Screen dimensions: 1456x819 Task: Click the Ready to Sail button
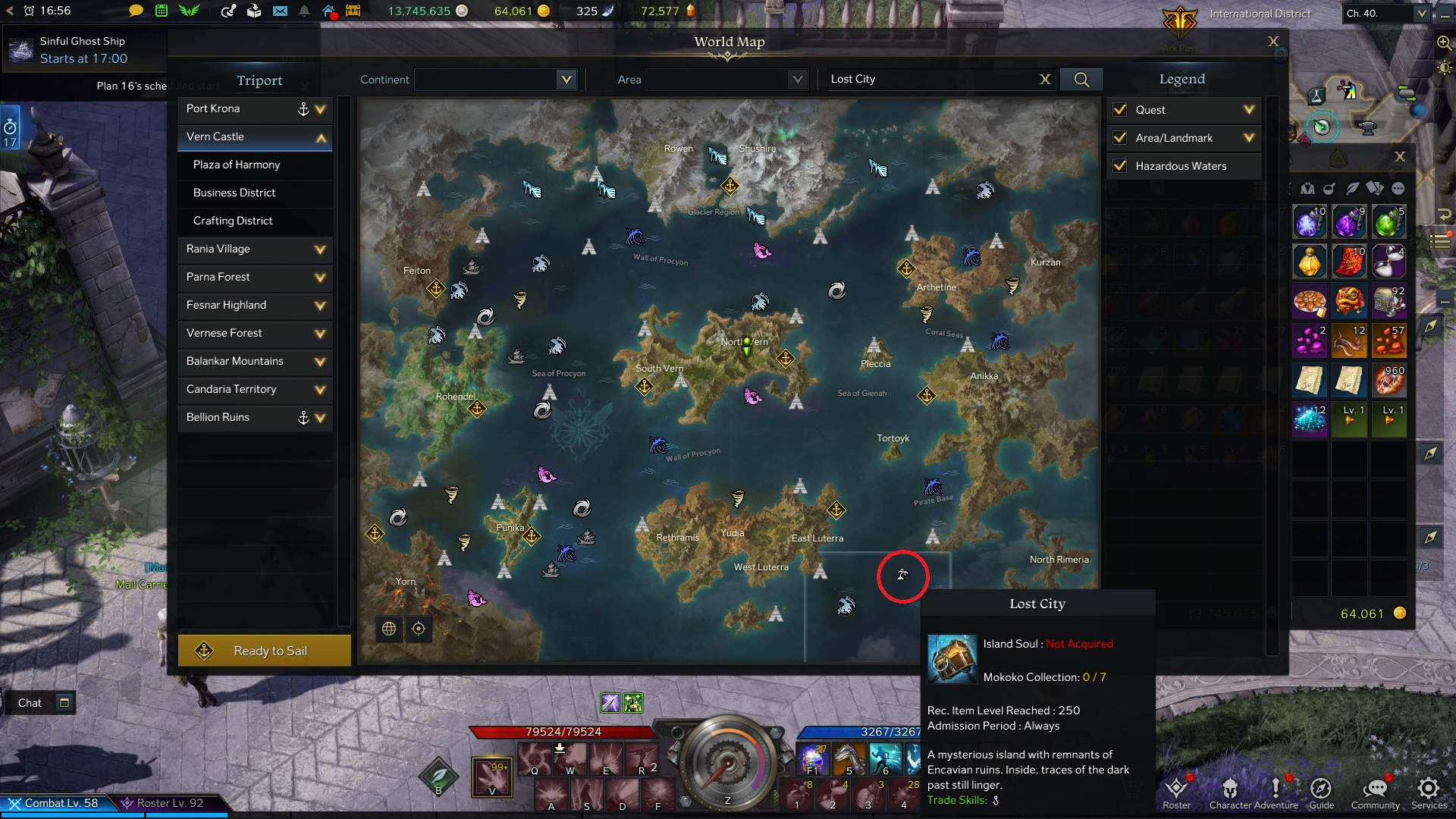coord(264,651)
